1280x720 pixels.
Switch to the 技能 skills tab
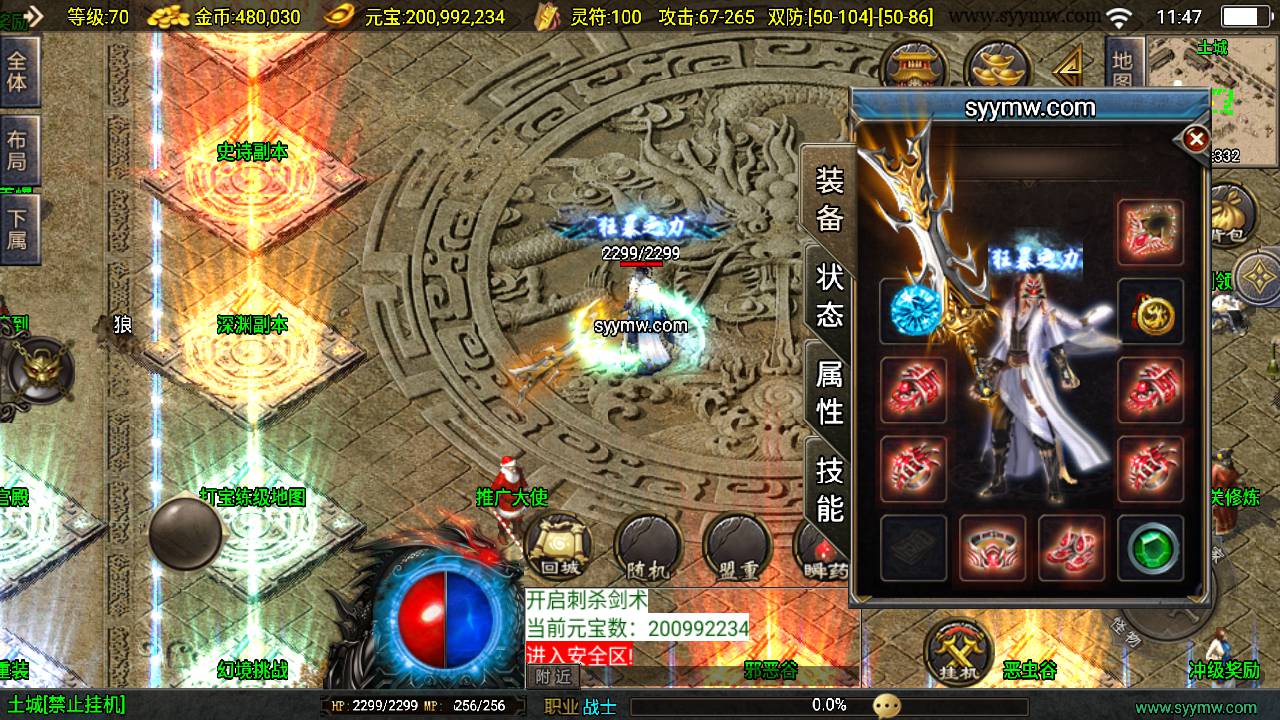[830, 489]
